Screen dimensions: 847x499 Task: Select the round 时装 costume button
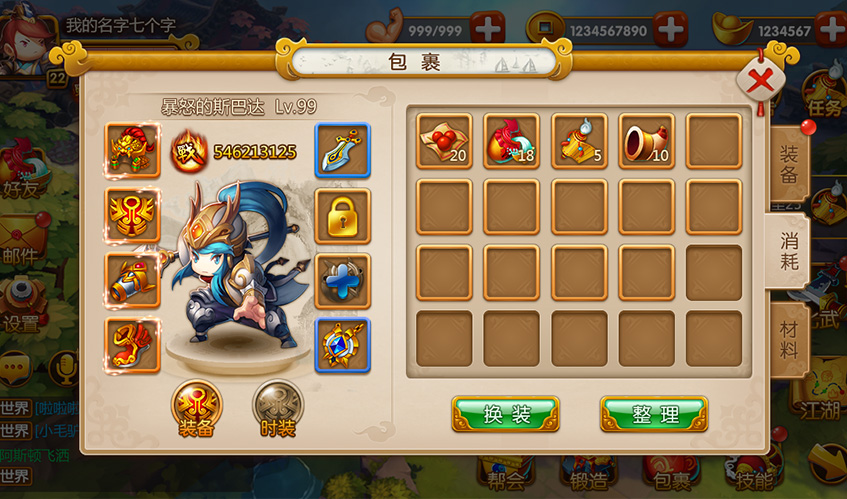(x=279, y=406)
